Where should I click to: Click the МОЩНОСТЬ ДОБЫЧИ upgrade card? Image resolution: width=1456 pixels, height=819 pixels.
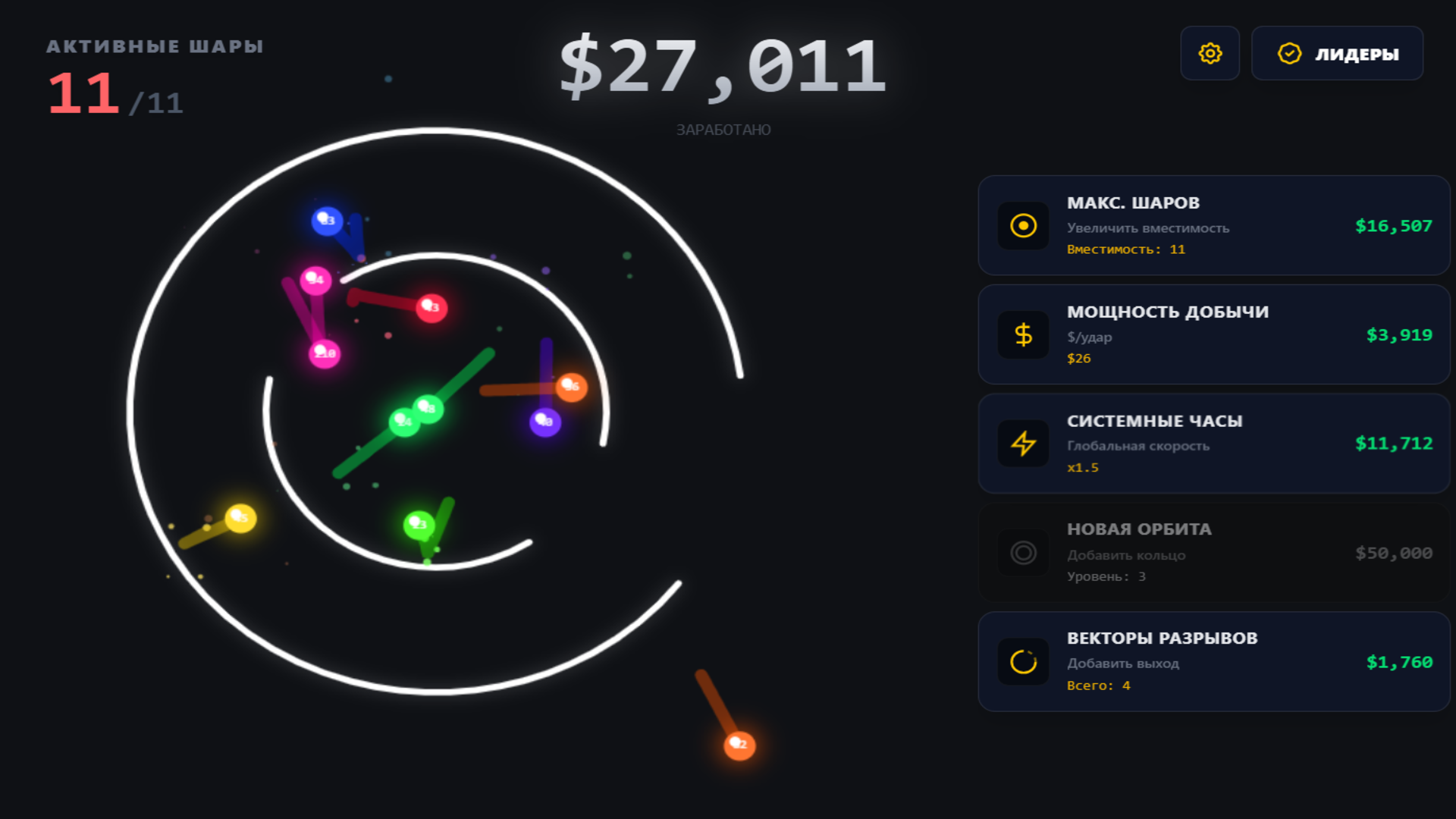tap(1213, 334)
